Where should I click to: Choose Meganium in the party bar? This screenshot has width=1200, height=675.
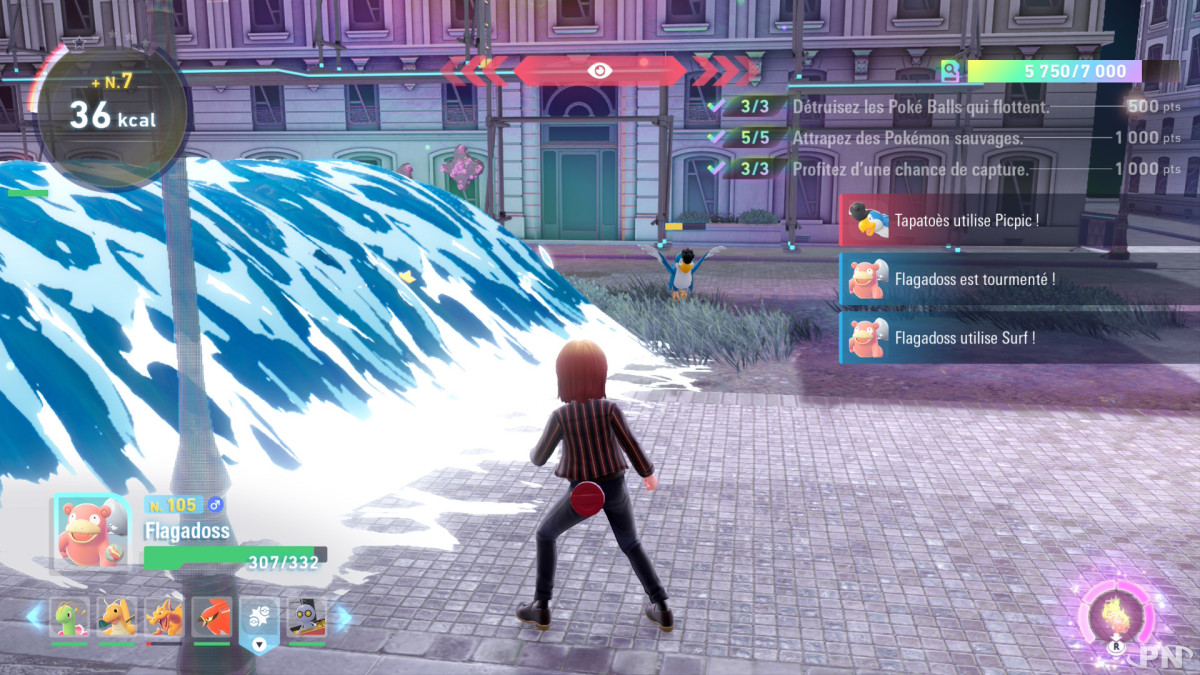tap(69, 618)
